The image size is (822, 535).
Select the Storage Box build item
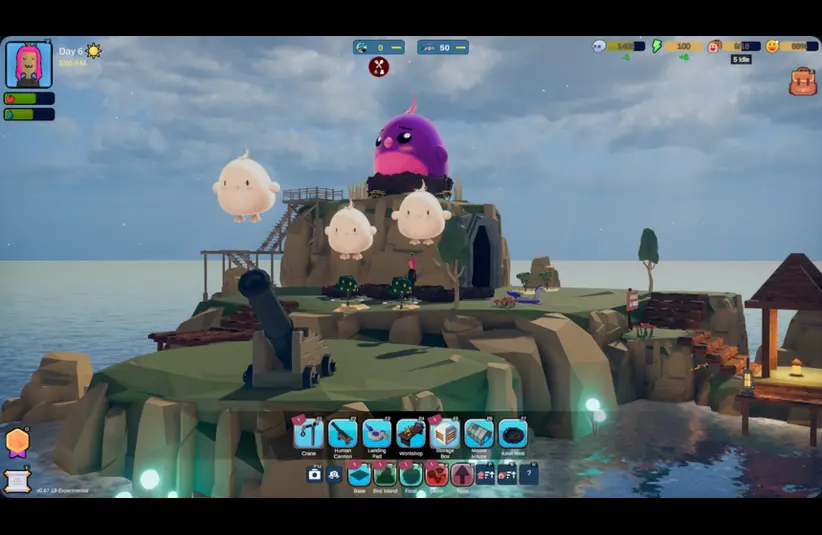(444, 433)
